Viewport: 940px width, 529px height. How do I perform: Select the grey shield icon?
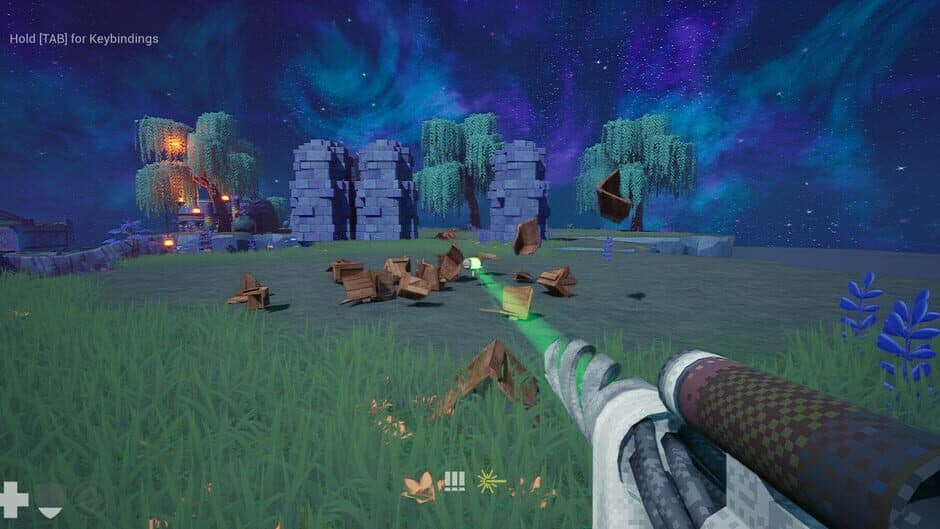50,499
